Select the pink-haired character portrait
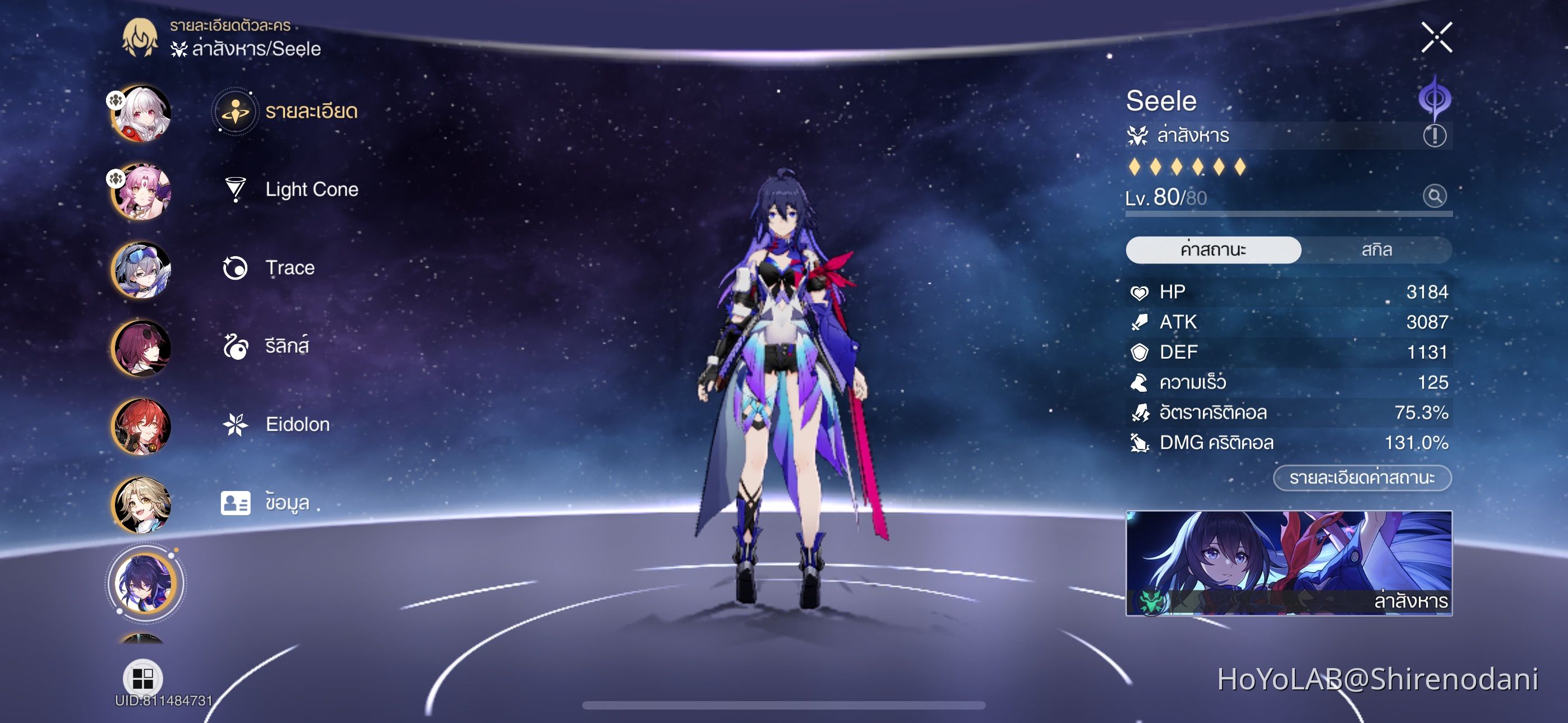1568x723 pixels. click(142, 190)
